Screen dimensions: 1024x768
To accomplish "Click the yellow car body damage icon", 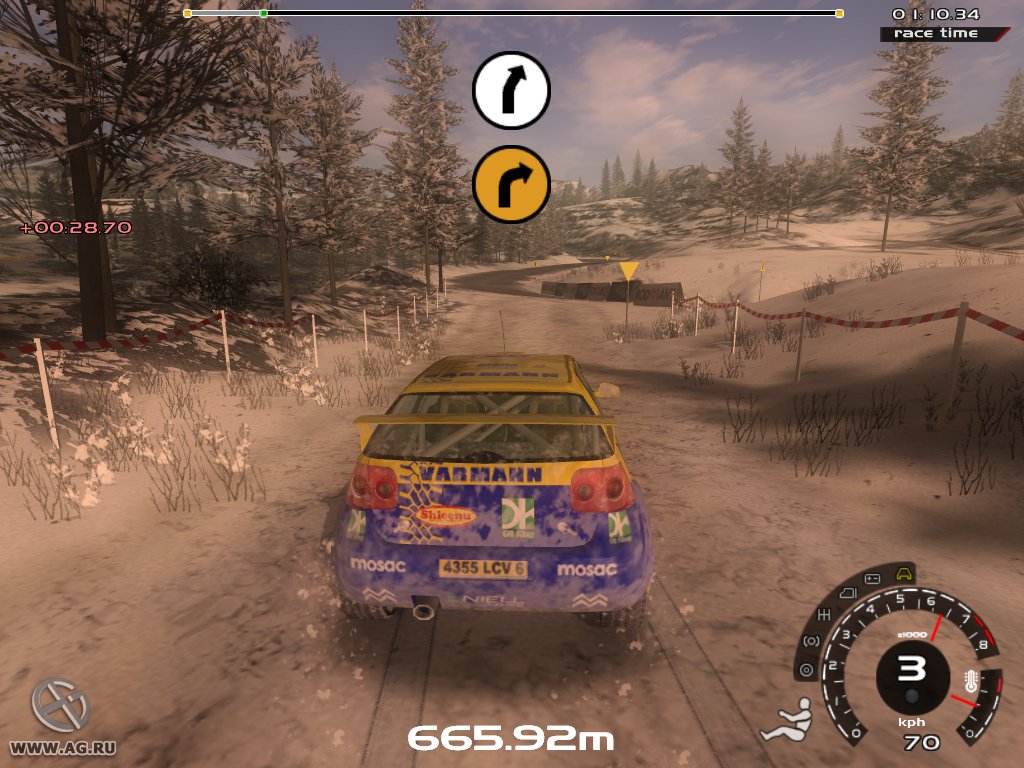I will [x=904, y=574].
